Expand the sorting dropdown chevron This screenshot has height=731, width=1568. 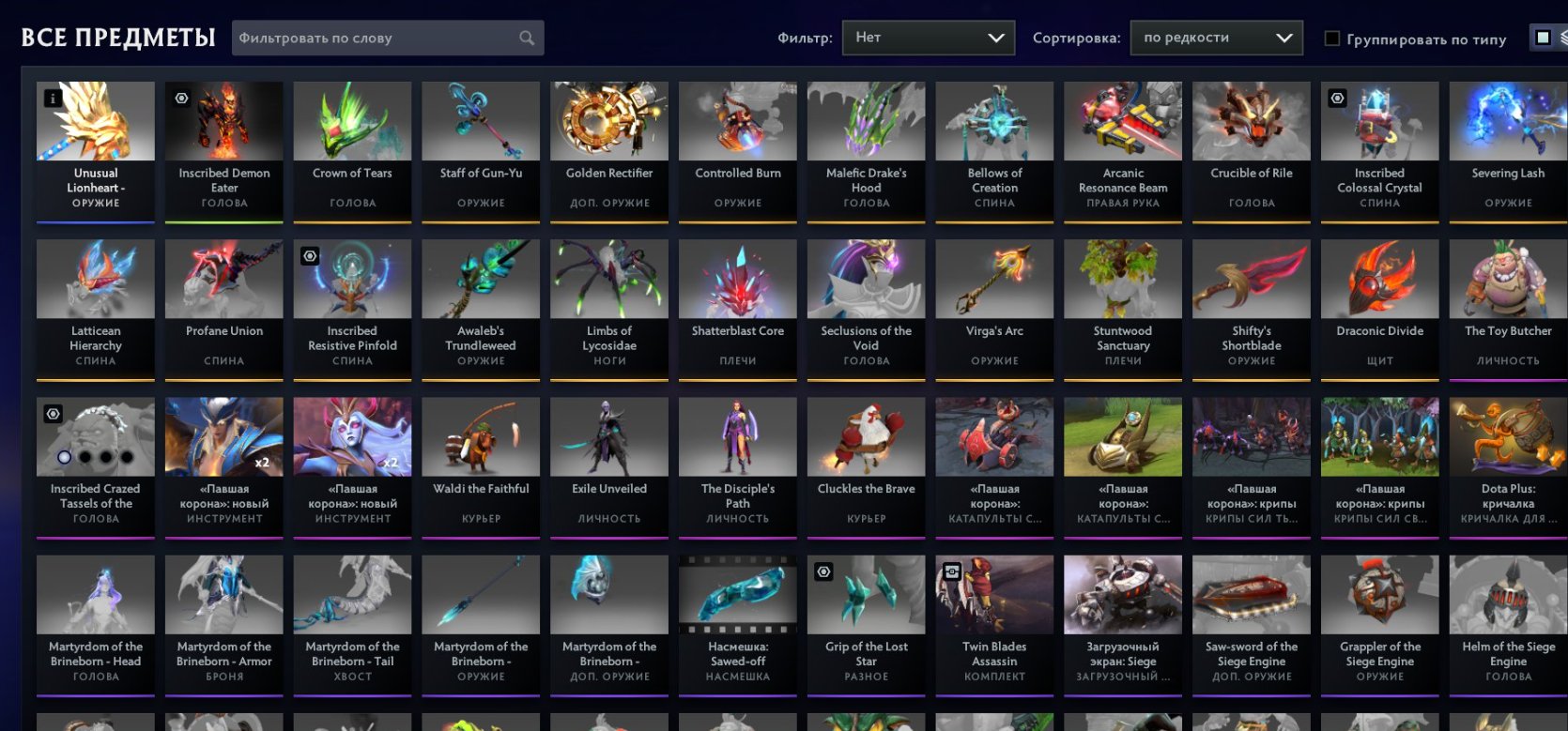pos(1284,38)
